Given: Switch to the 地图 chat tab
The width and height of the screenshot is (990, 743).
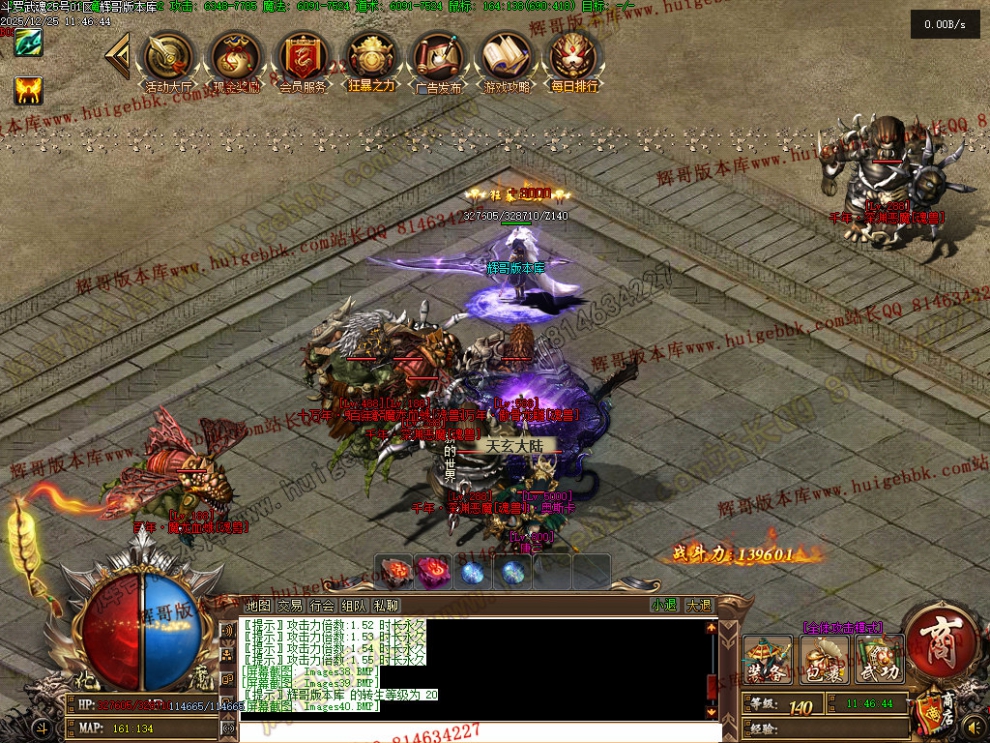Looking at the screenshot, I should pyautogui.click(x=258, y=605).
